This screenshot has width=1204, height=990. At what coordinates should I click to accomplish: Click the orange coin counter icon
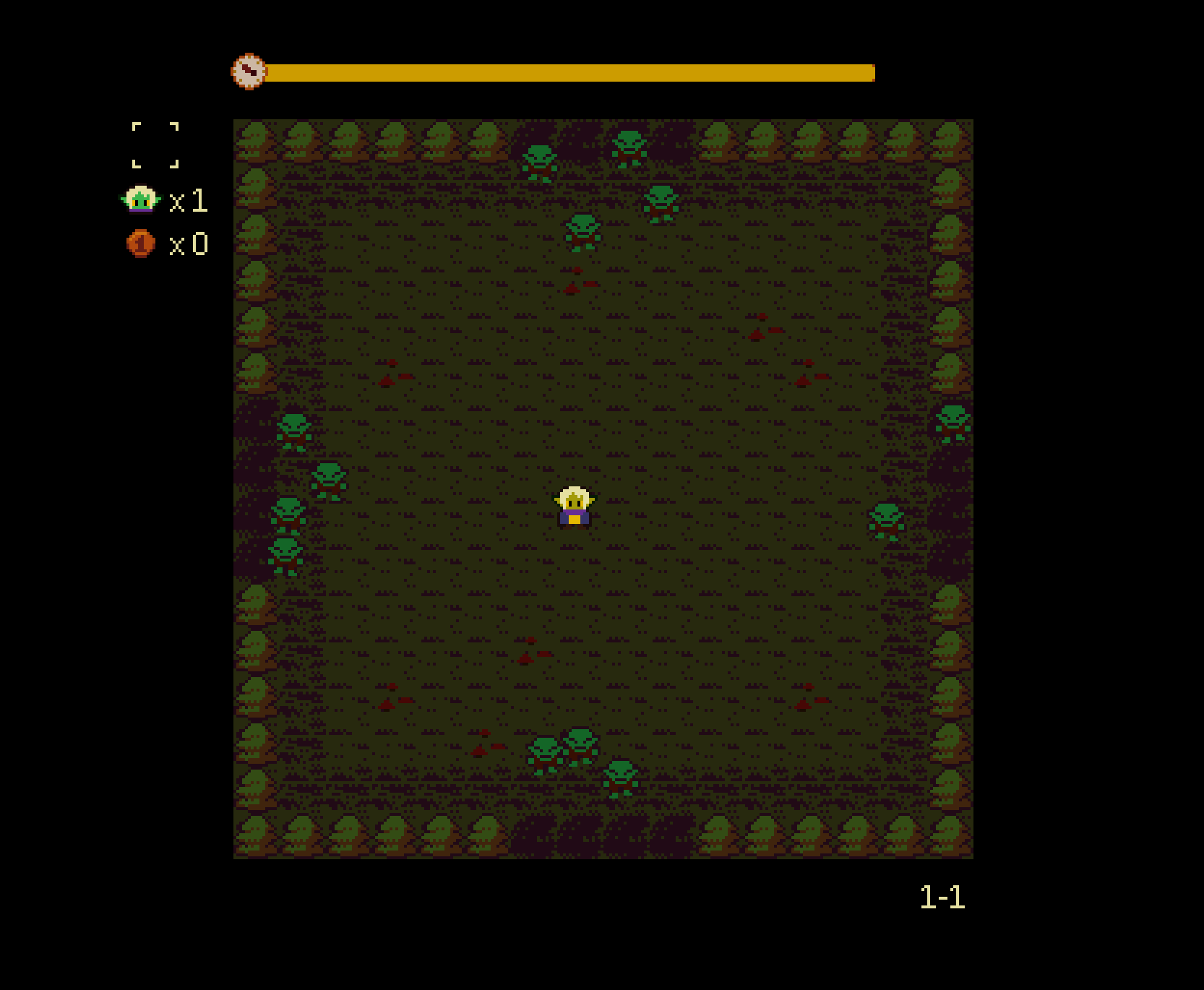pyautogui.click(x=141, y=244)
